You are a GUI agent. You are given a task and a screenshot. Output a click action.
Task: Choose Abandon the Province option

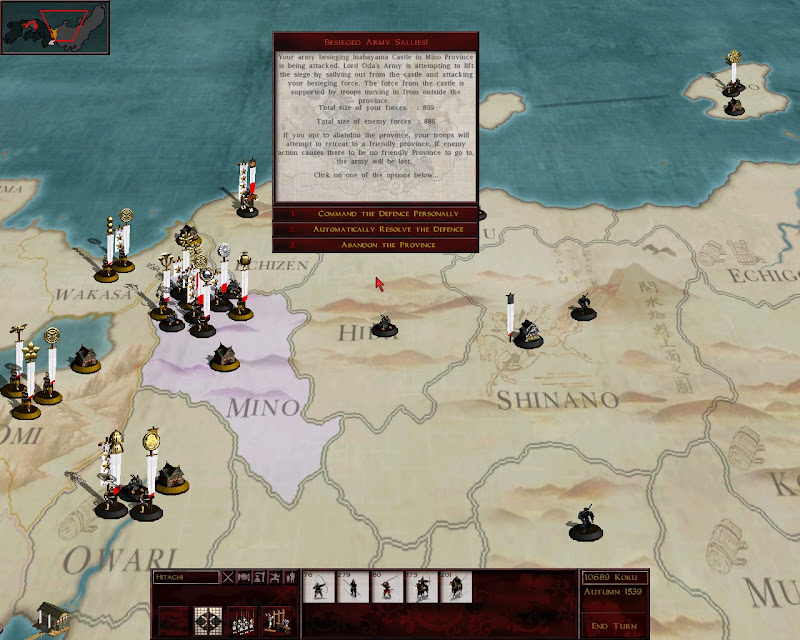375,244
